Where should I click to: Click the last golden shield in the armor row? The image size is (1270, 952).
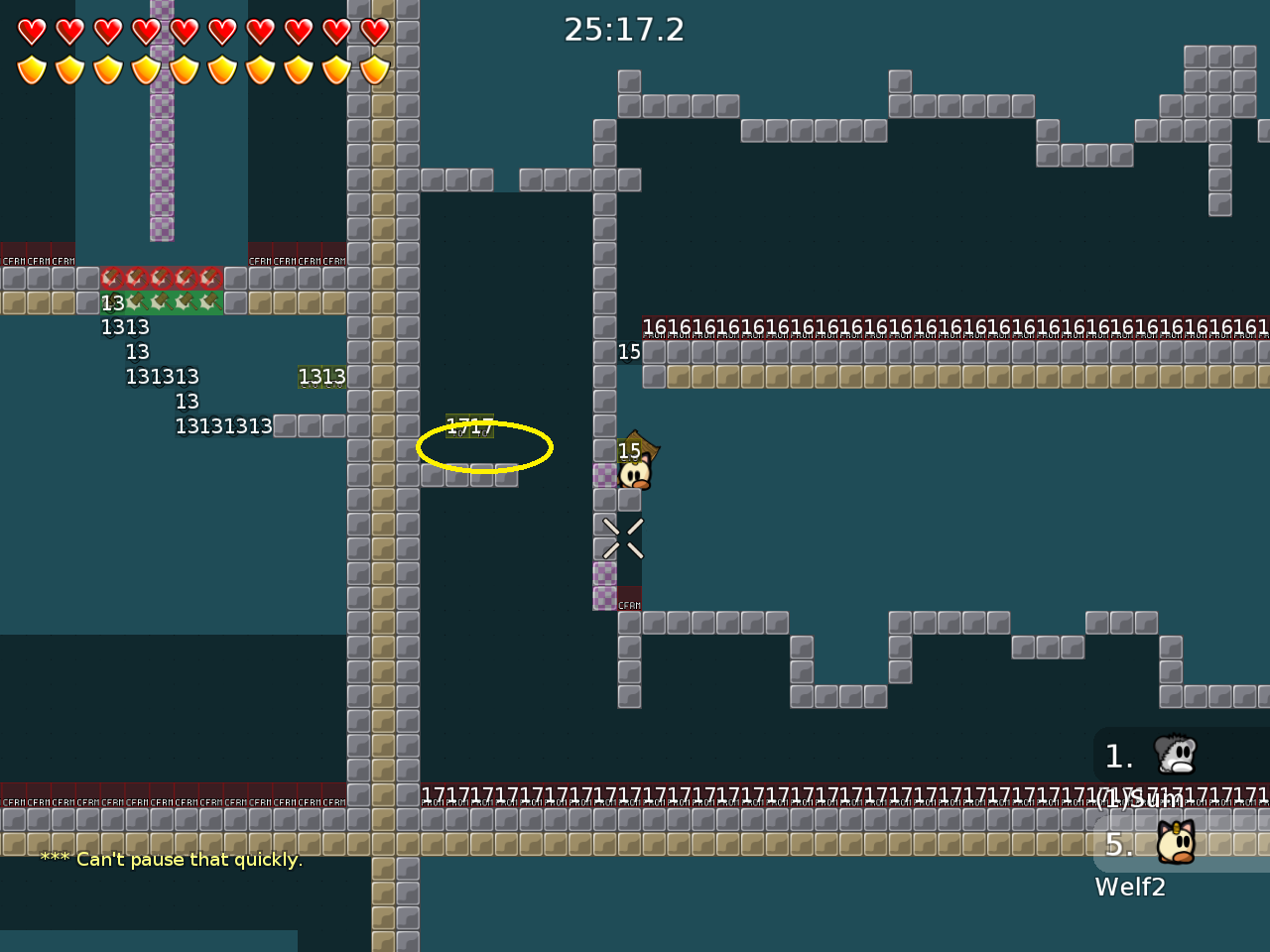click(x=374, y=68)
